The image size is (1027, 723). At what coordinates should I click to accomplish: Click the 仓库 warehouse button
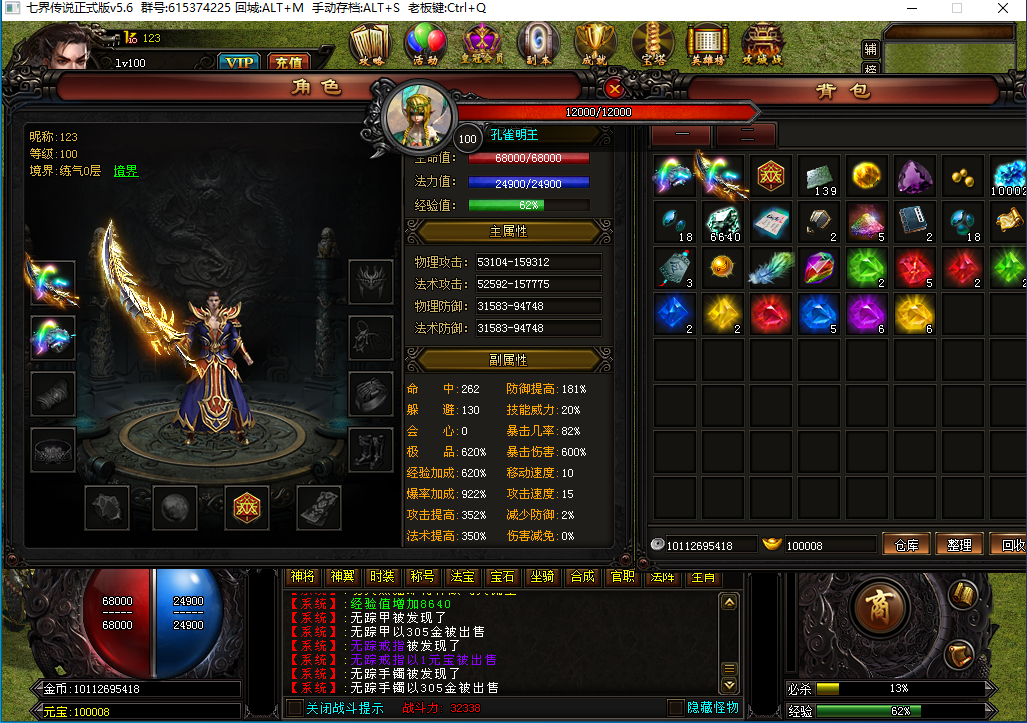906,545
